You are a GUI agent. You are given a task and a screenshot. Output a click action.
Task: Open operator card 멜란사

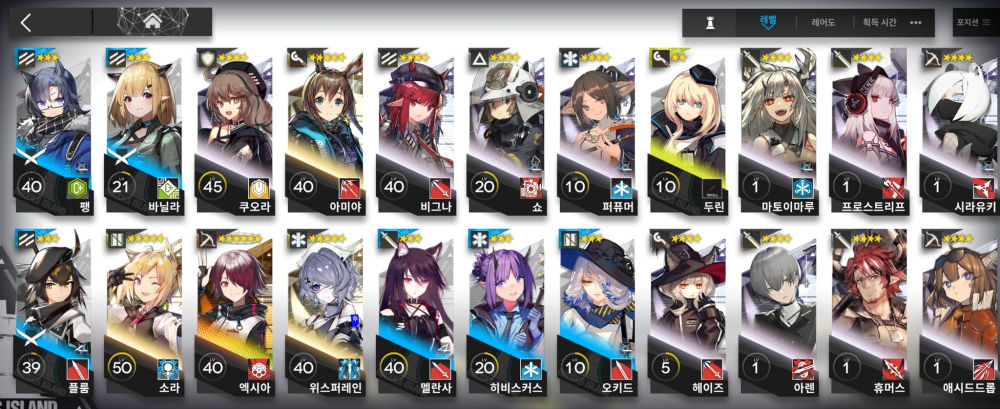[415, 310]
